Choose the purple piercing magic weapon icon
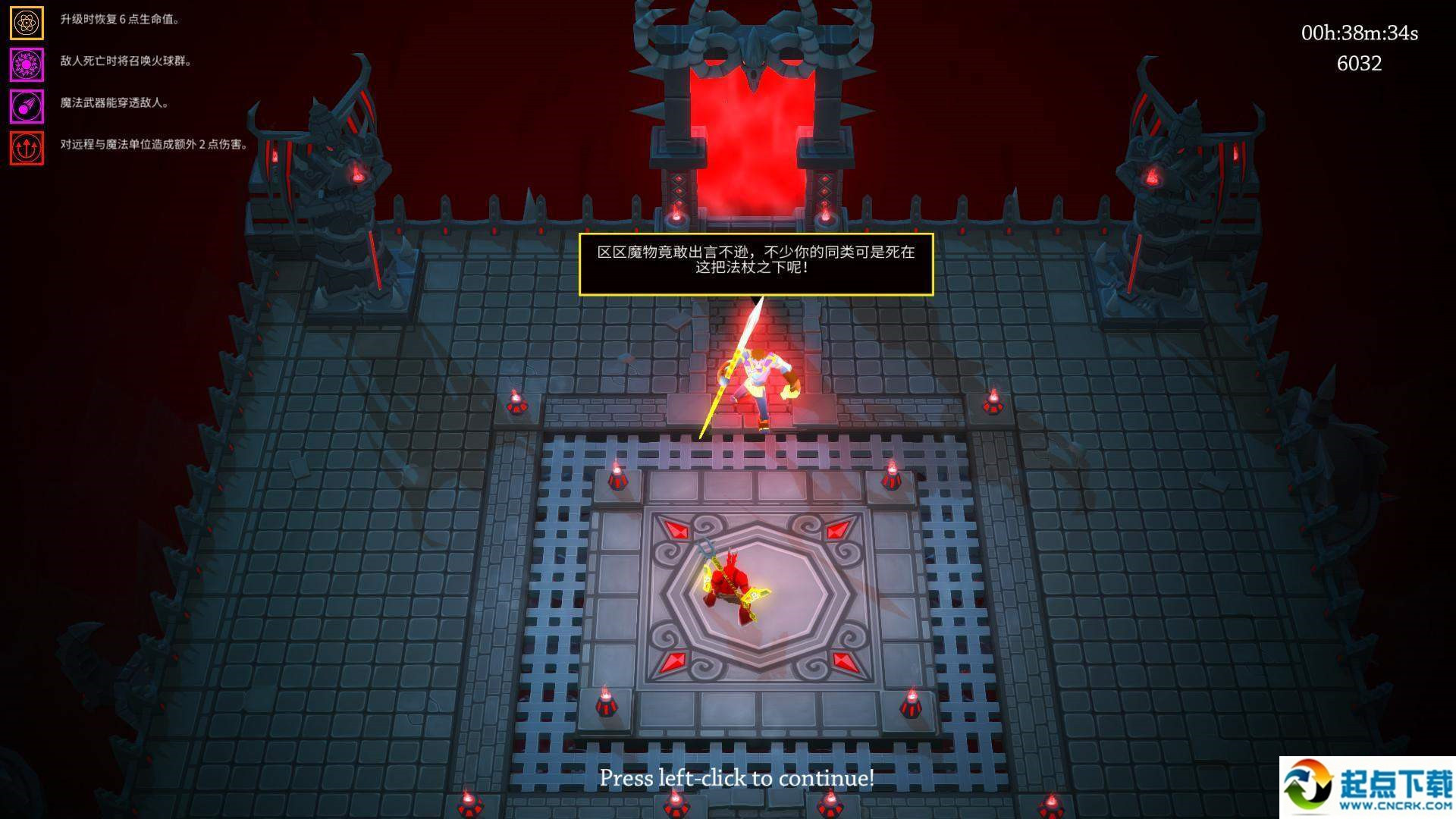Image resolution: width=1456 pixels, height=819 pixels. point(27,106)
